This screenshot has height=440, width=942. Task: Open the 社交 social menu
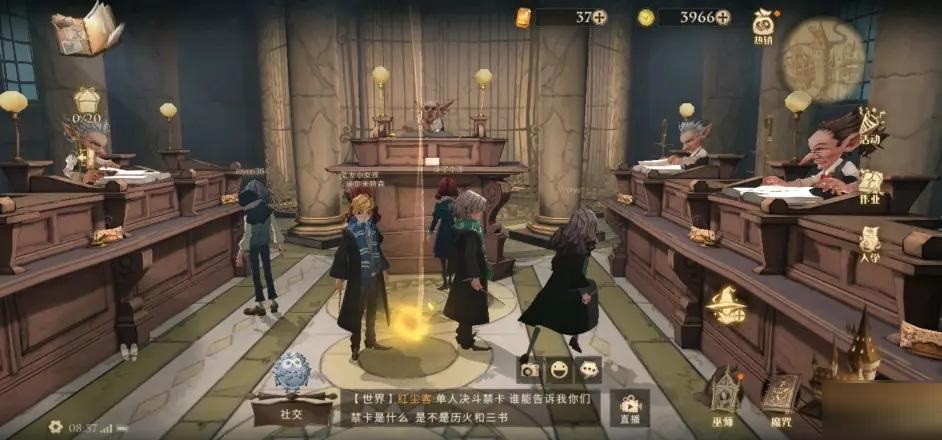click(x=291, y=389)
